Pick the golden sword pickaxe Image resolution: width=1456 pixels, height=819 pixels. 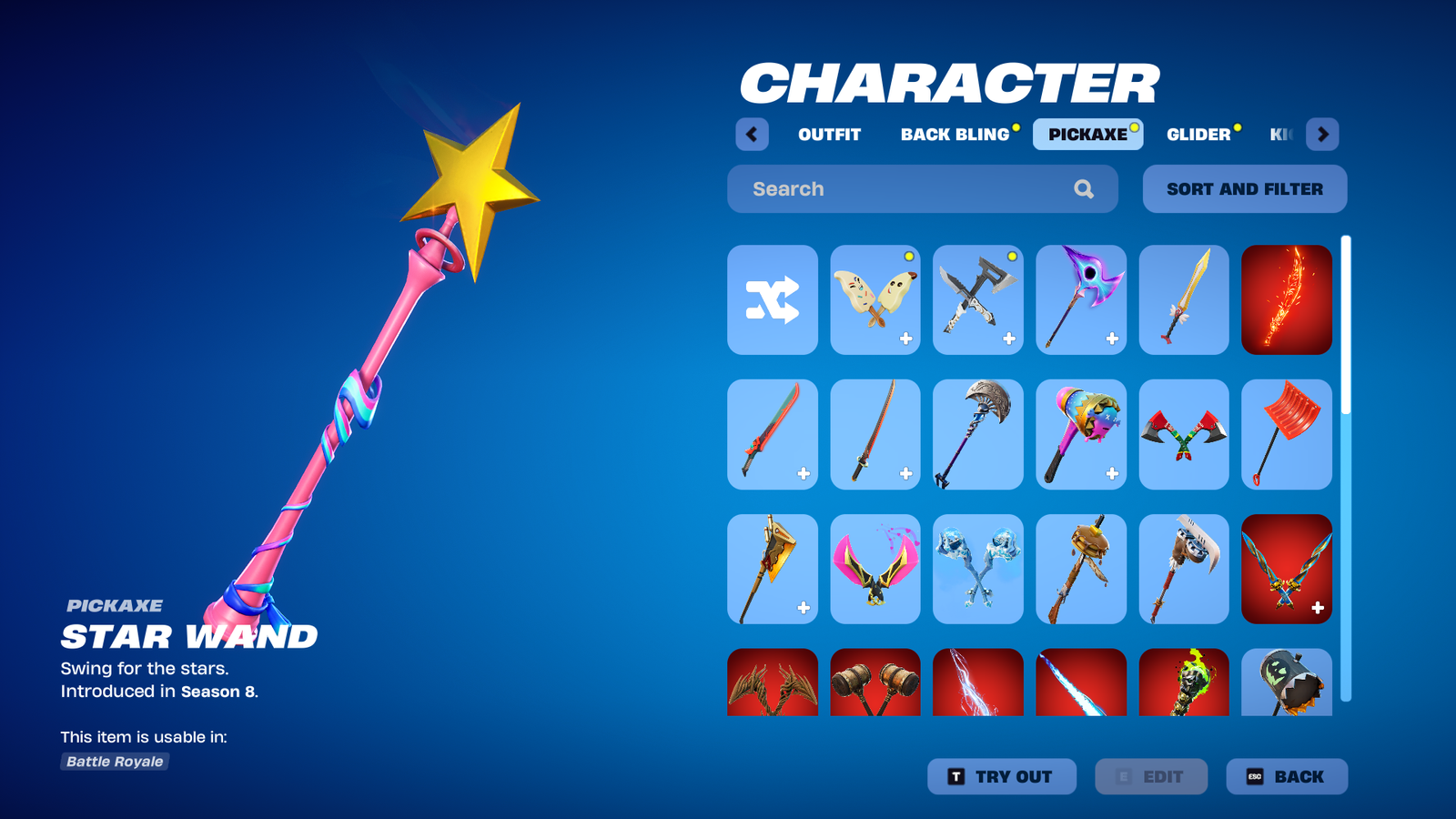[1184, 300]
